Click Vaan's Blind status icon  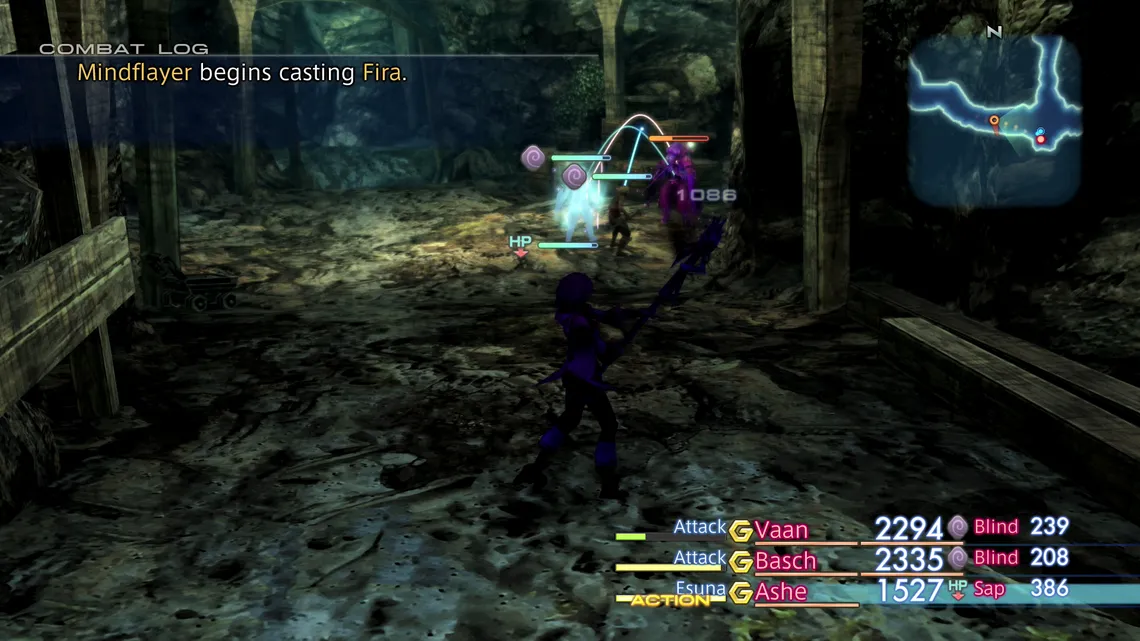point(958,527)
